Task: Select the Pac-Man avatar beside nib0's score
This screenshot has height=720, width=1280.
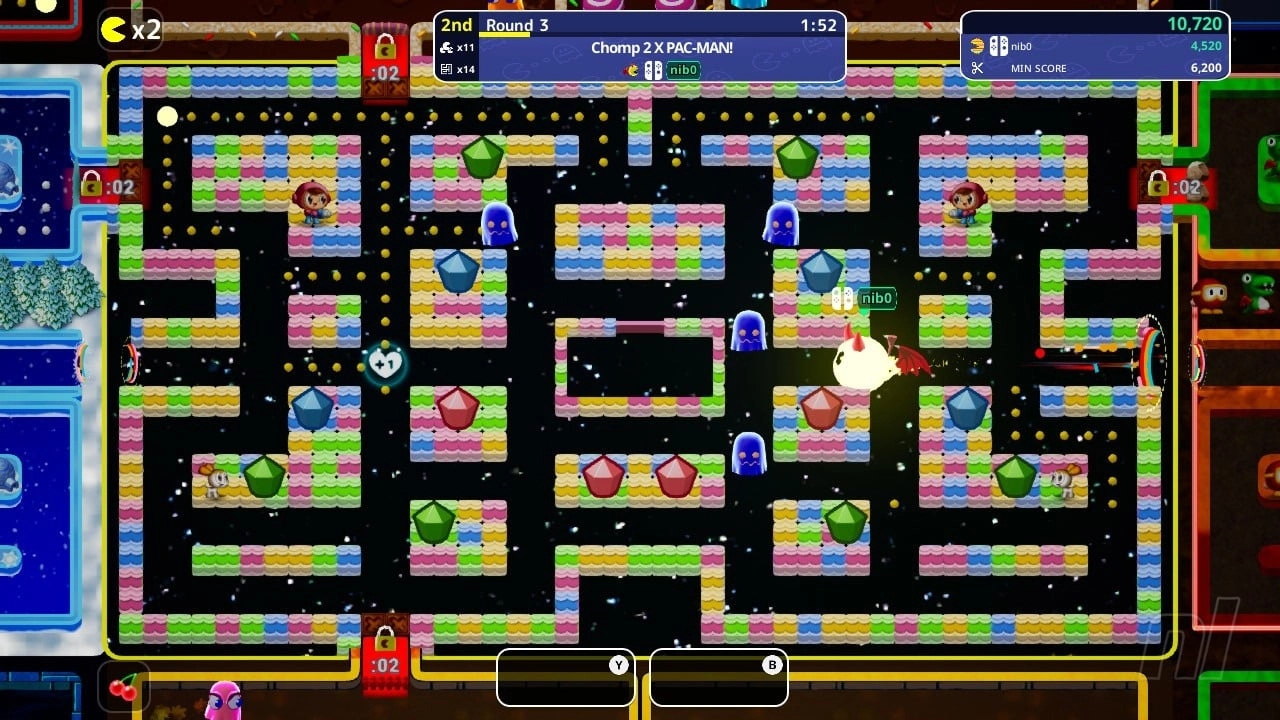Action: [976, 45]
